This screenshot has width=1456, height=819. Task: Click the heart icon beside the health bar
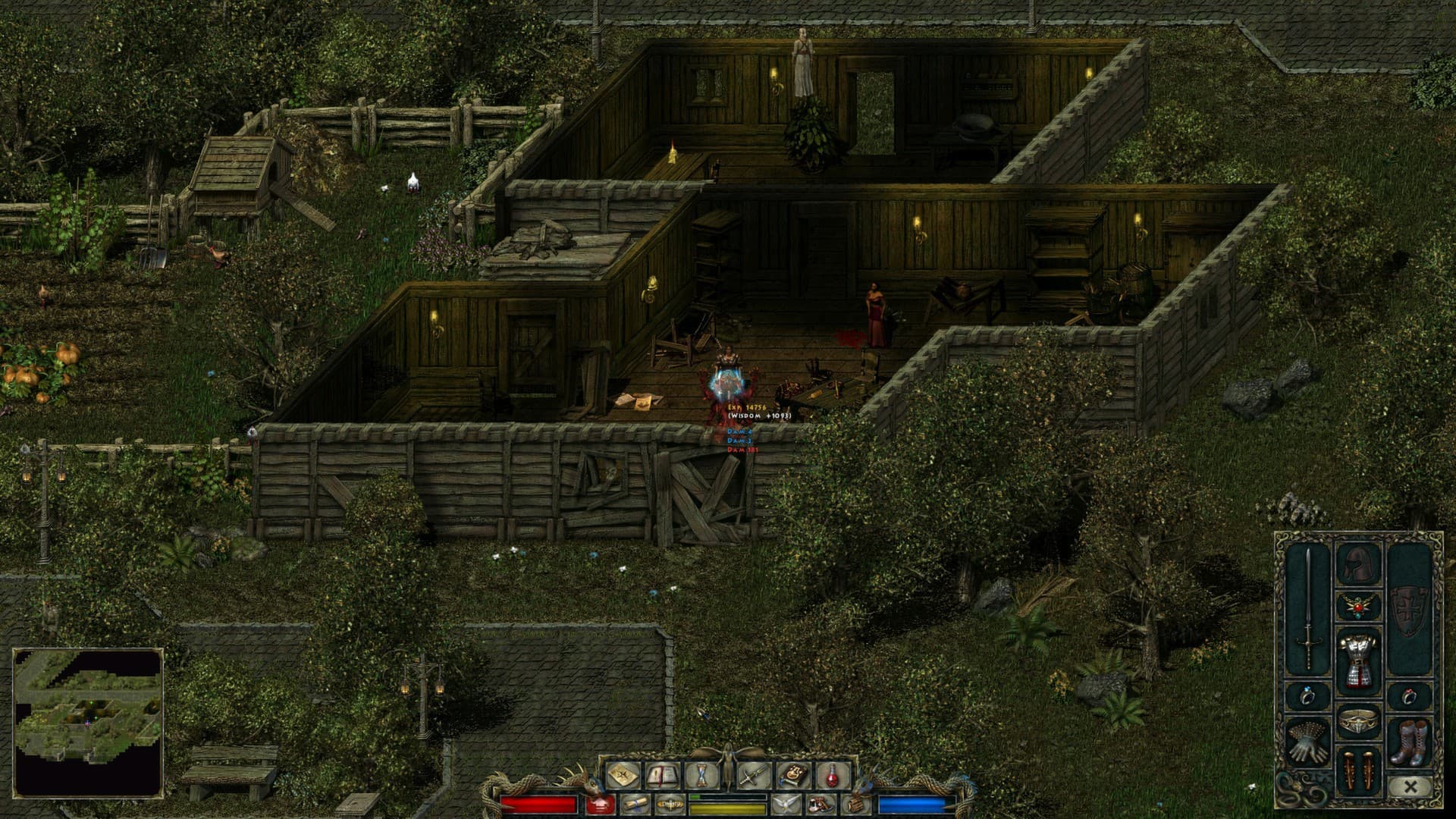coord(601,805)
